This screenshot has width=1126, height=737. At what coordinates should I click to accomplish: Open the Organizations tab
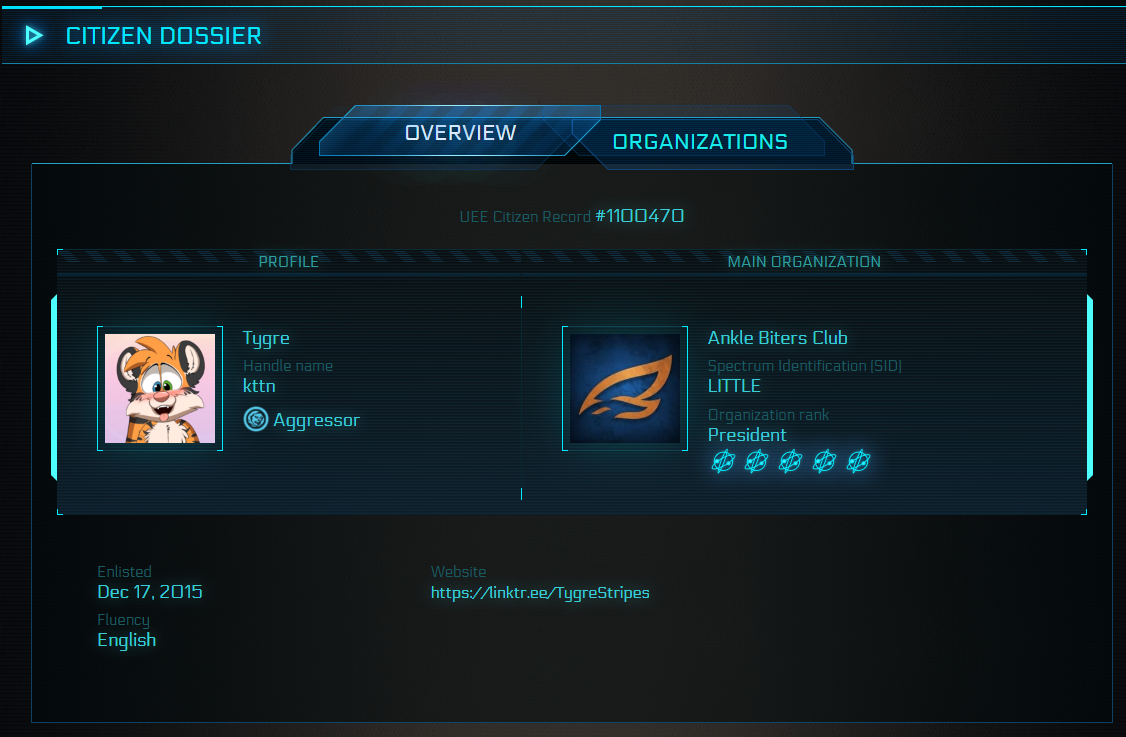[700, 142]
